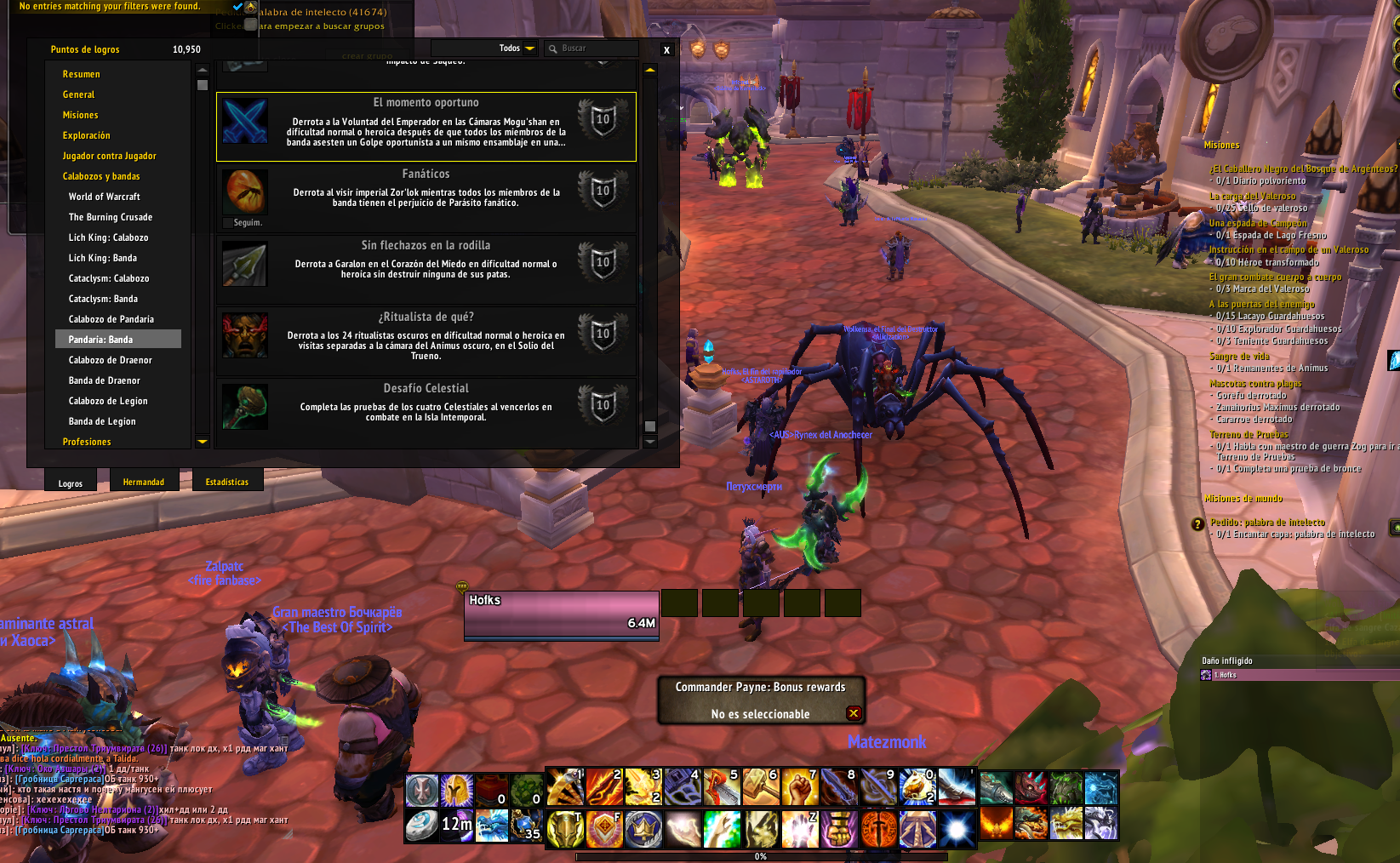Viewport: 1400px width, 863px height.
Task: Choose the Jugador contra Jugador category
Action: tap(110, 156)
